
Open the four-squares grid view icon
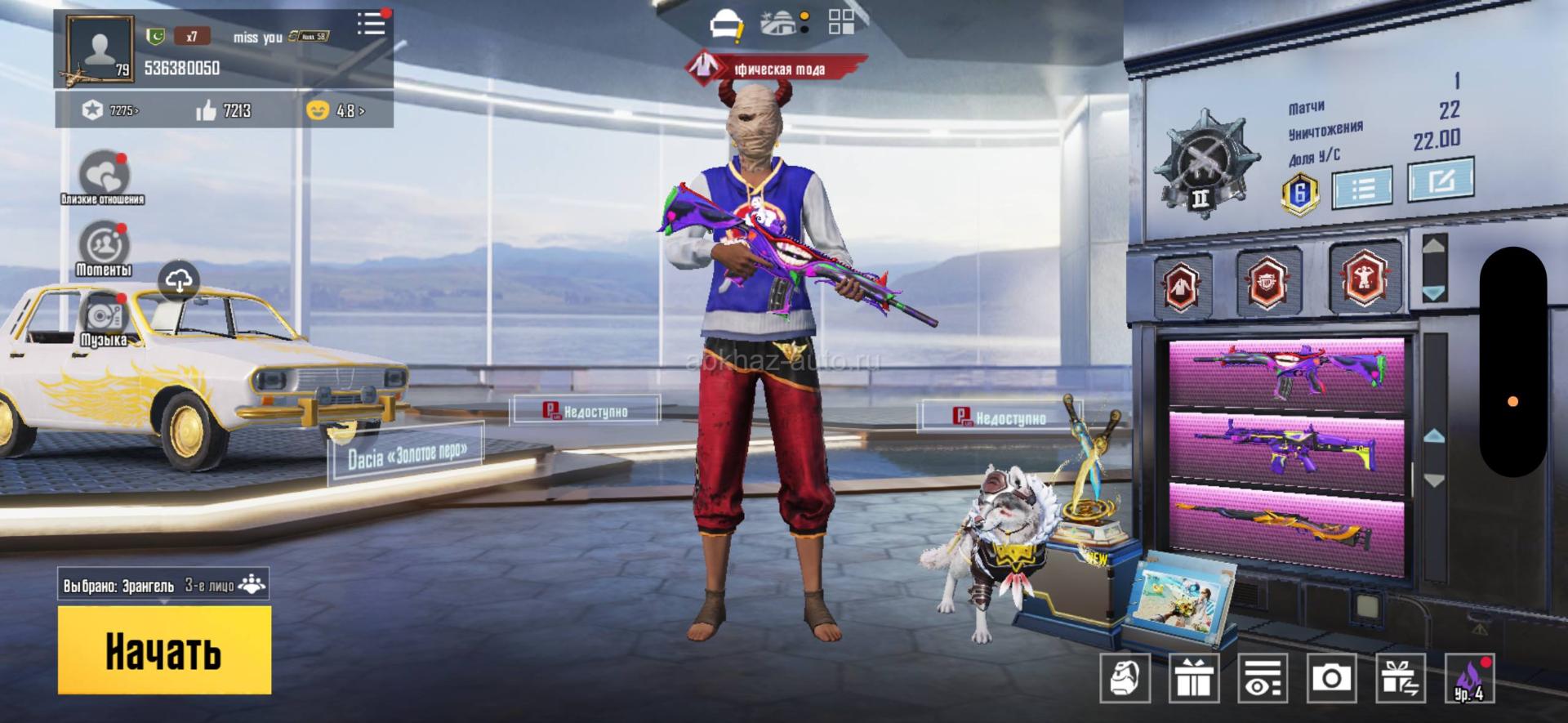pyautogui.click(x=841, y=22)
